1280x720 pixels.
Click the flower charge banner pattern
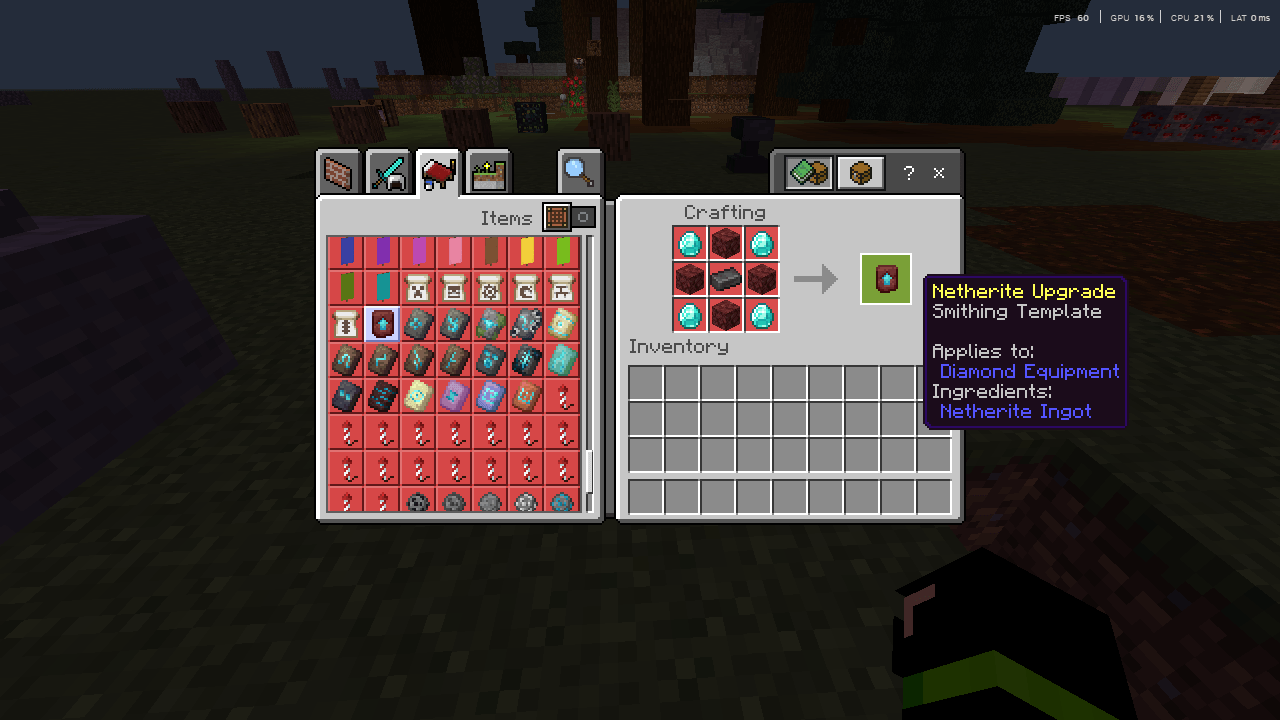click(489, 287)
